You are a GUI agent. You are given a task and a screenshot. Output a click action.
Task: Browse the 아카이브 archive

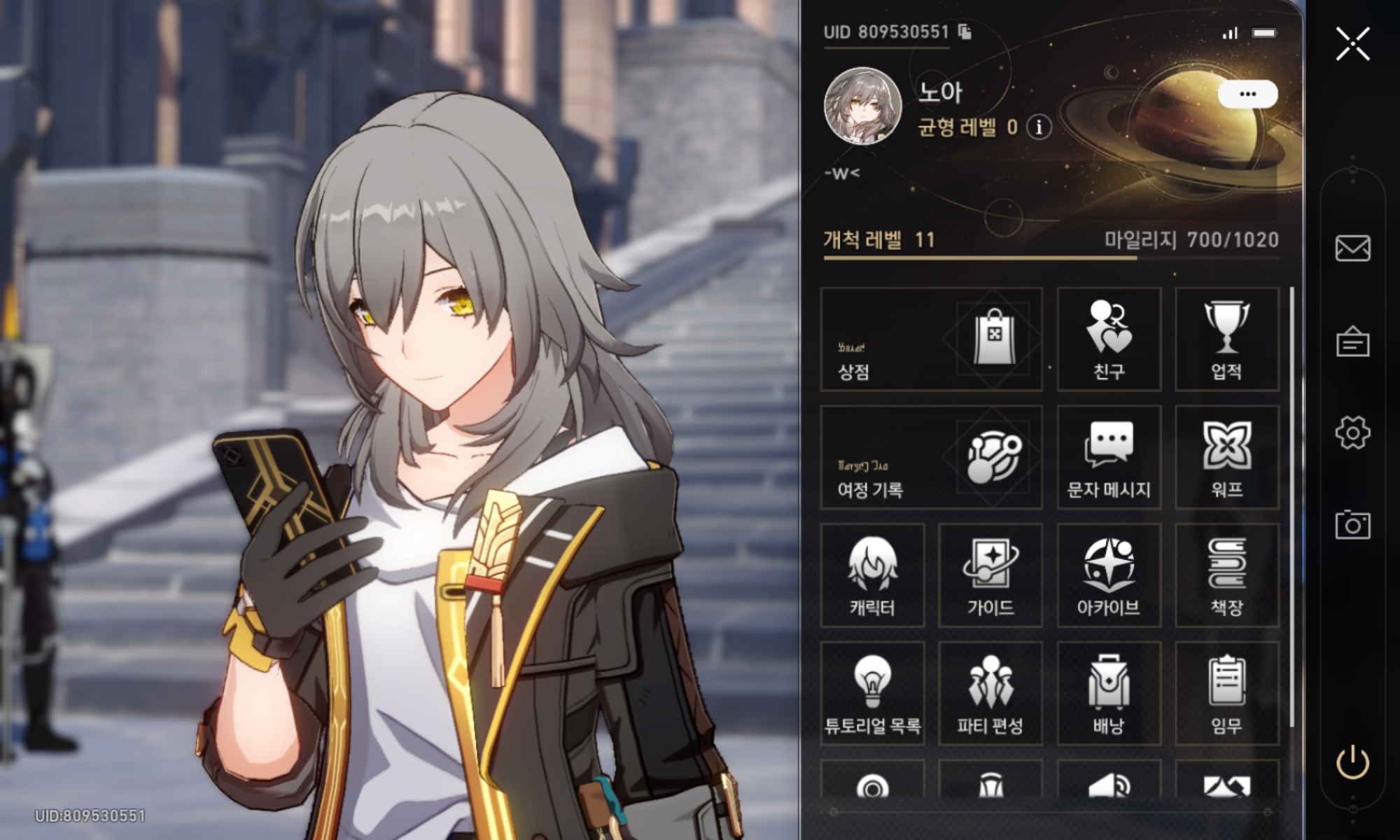(x=1109, y=575)
